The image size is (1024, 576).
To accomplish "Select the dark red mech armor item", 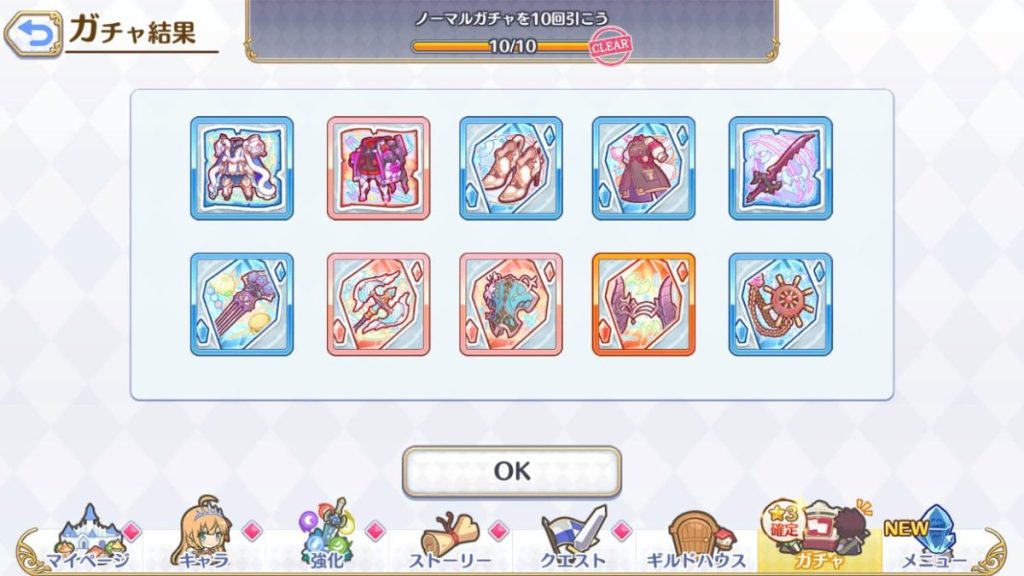I will click(378, 168).
